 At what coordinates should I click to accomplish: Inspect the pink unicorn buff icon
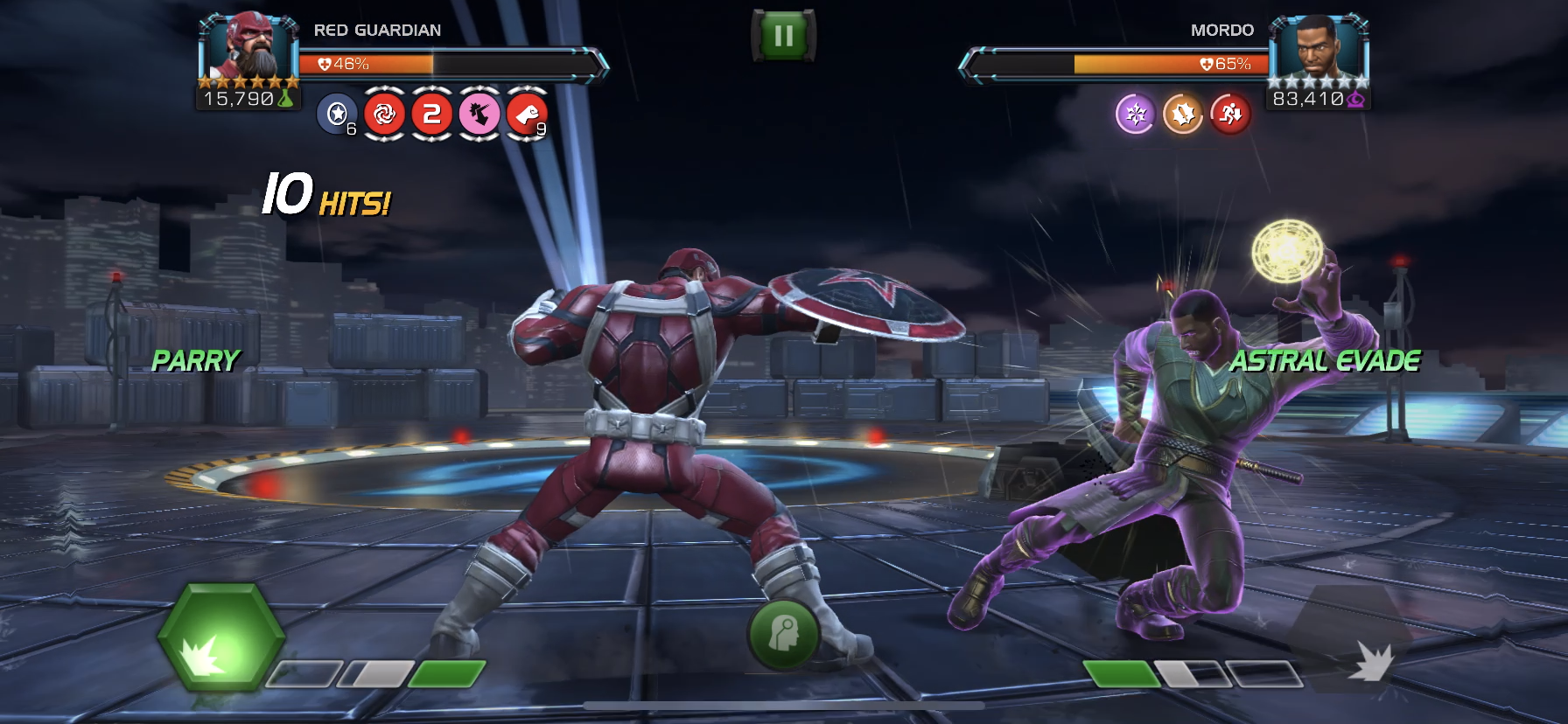tap(479, 114)
